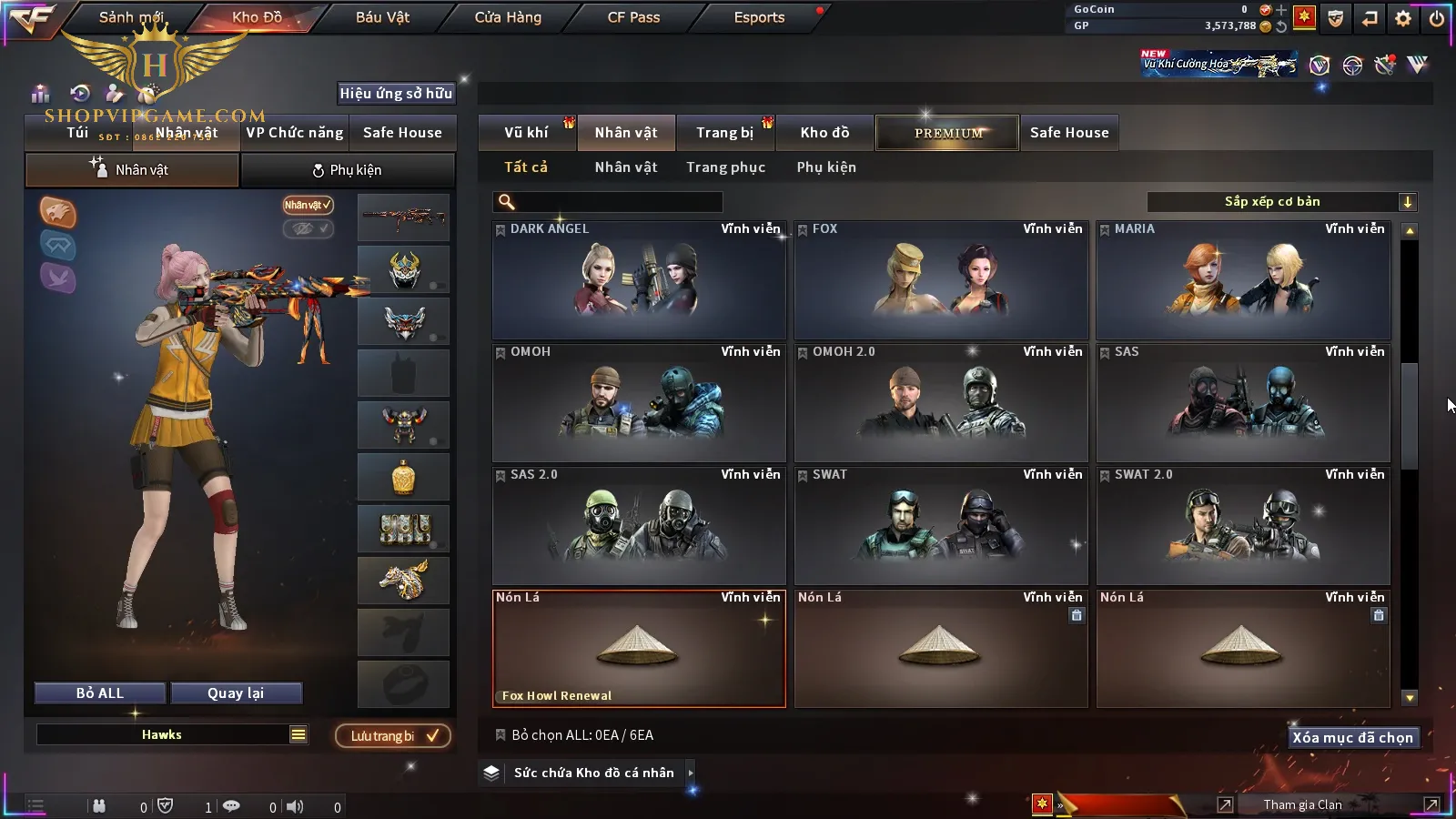
Task: Open the Sắp xếp cơ bản dropdown
Action: (1281, 202)
